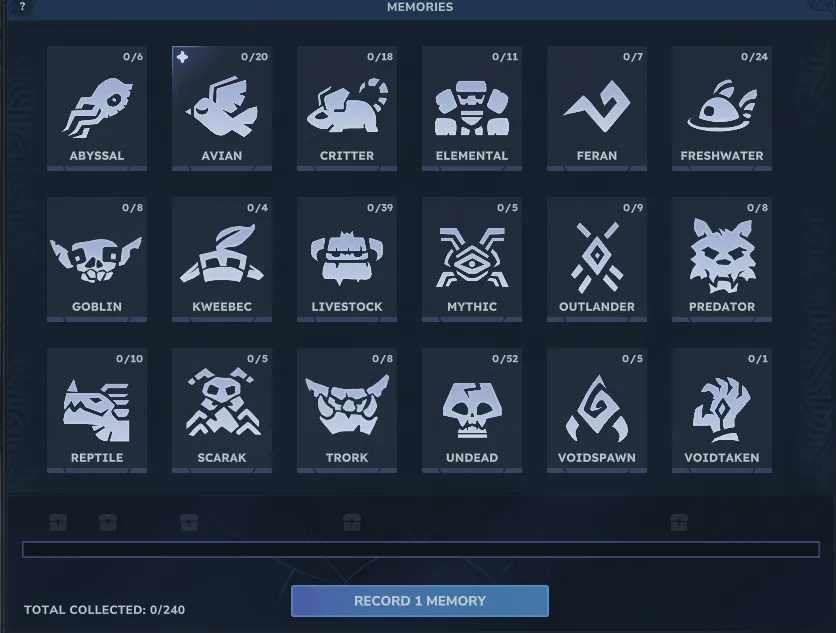Open the Outlander memories tile
This screenshot has width=836, height=633.
pos(597,259)
